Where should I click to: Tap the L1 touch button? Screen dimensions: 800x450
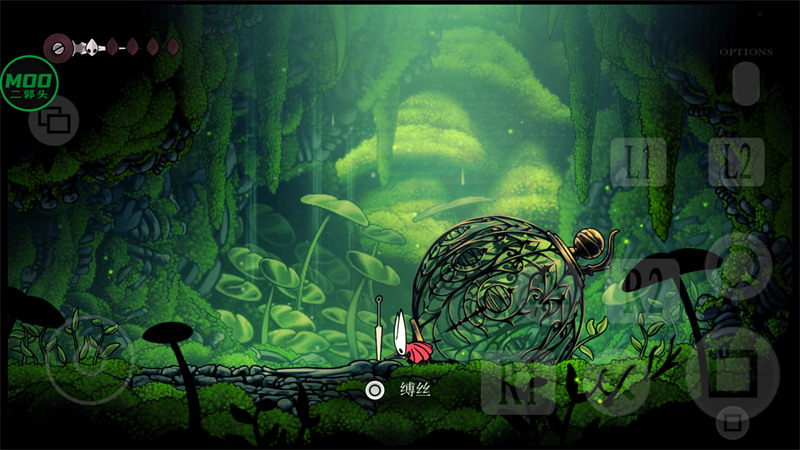[x=638, y=162]
